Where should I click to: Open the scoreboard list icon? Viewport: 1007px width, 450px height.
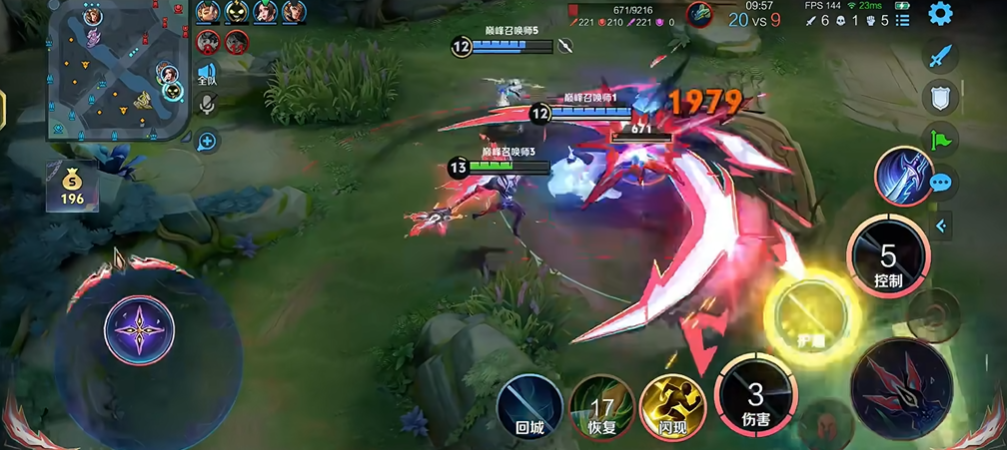point(902,20)
